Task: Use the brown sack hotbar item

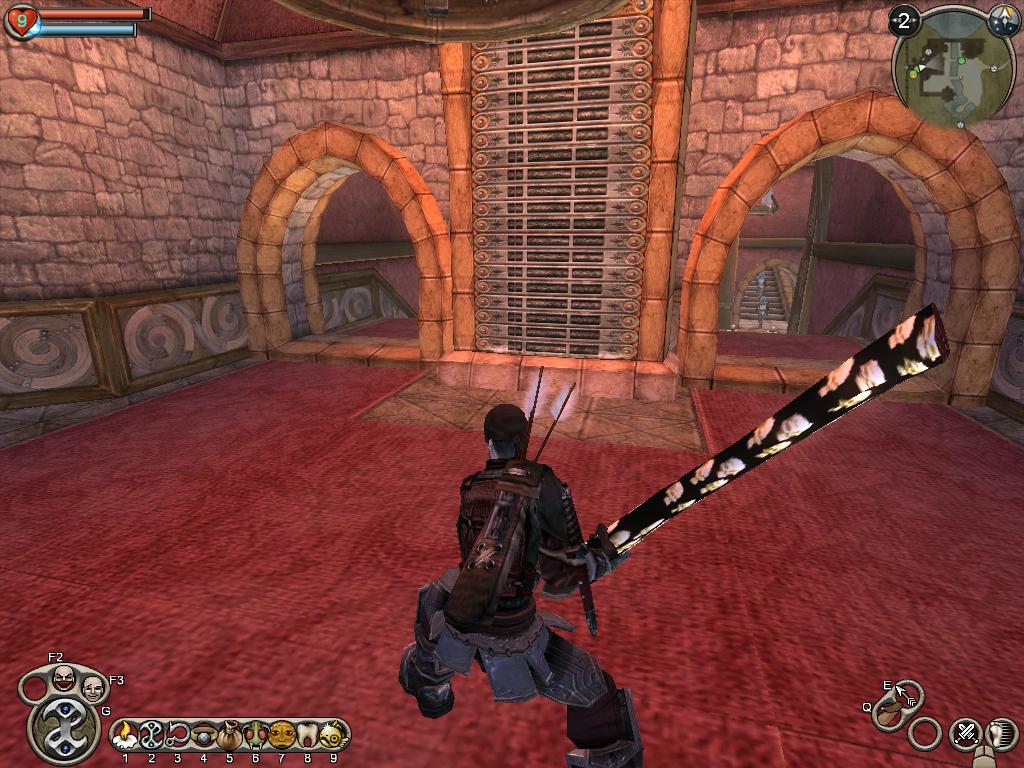Action: coord(229,736)
